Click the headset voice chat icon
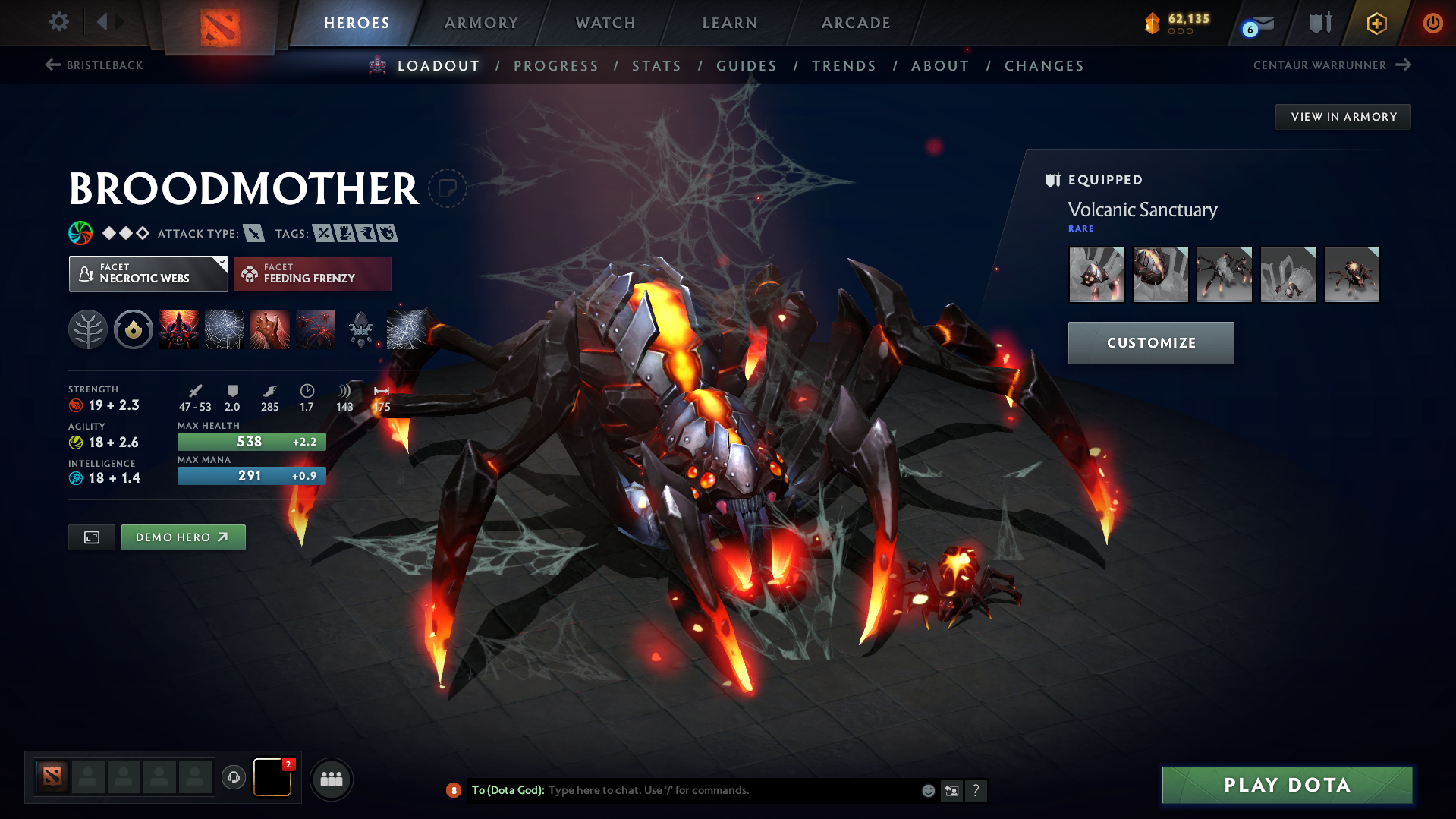This screenshot has width=1456, height=819. [x=233, y=778]
